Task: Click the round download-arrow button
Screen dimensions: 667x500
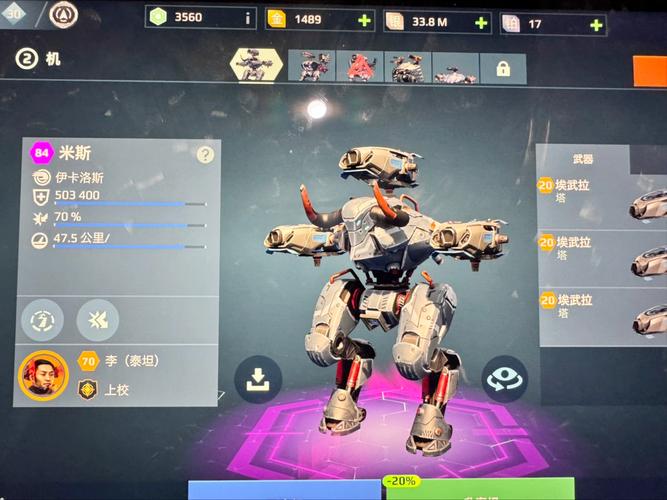Action: click(x=257, y=379)
